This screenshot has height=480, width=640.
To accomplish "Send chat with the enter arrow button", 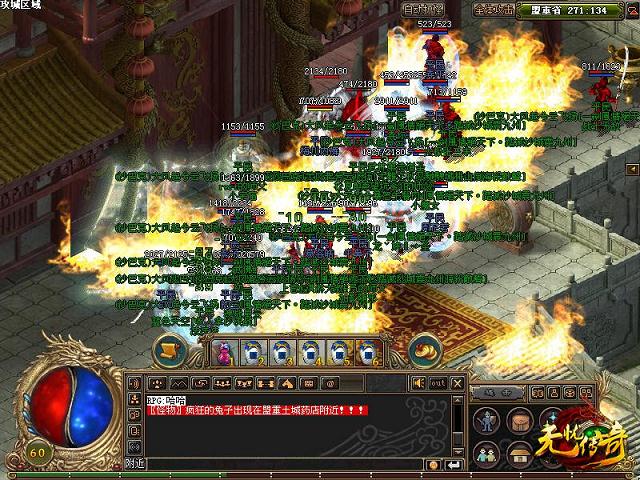I will tap(453, 464).
